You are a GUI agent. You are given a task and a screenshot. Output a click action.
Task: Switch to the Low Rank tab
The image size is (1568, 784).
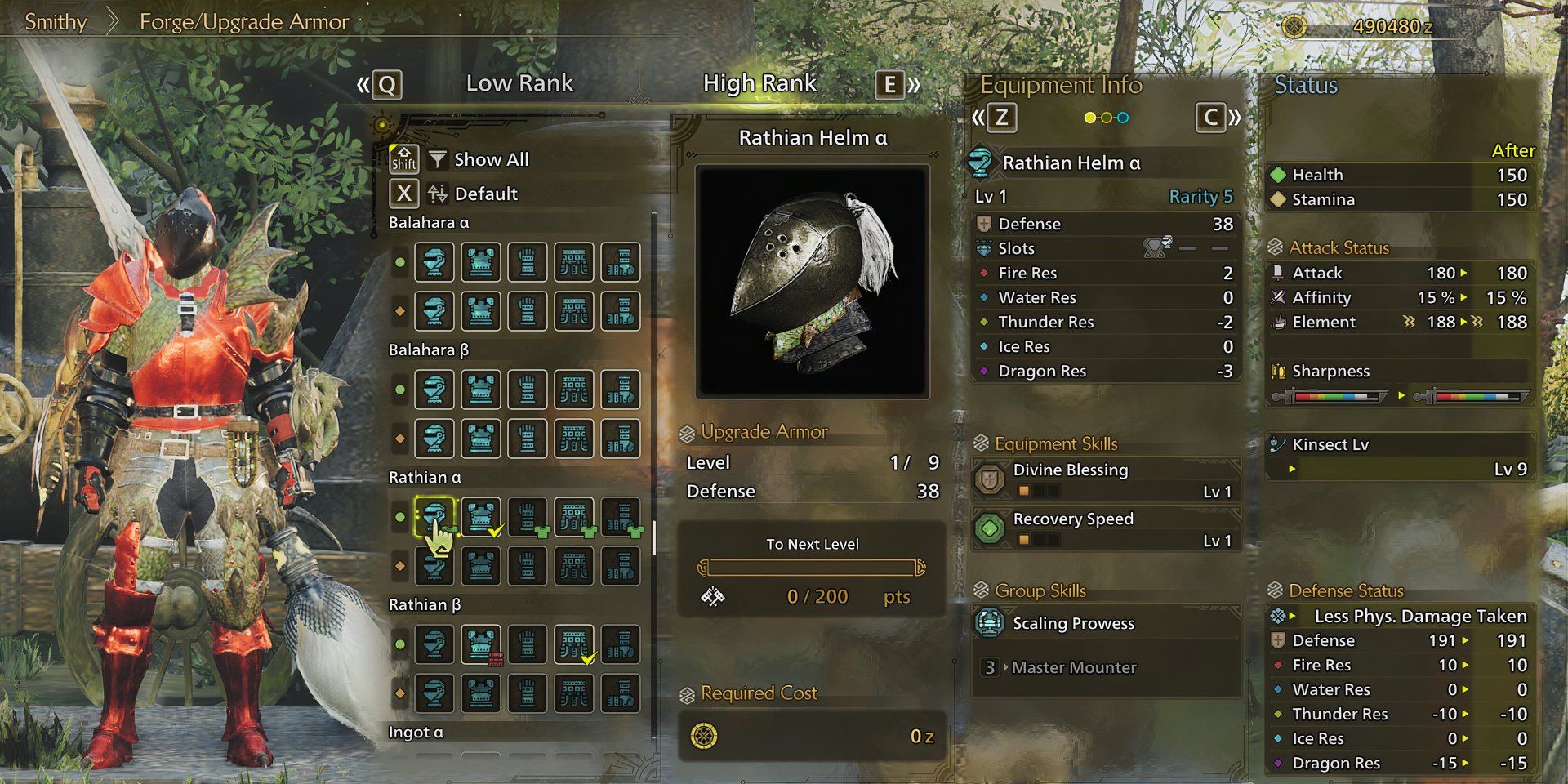(x=520, y=82)
